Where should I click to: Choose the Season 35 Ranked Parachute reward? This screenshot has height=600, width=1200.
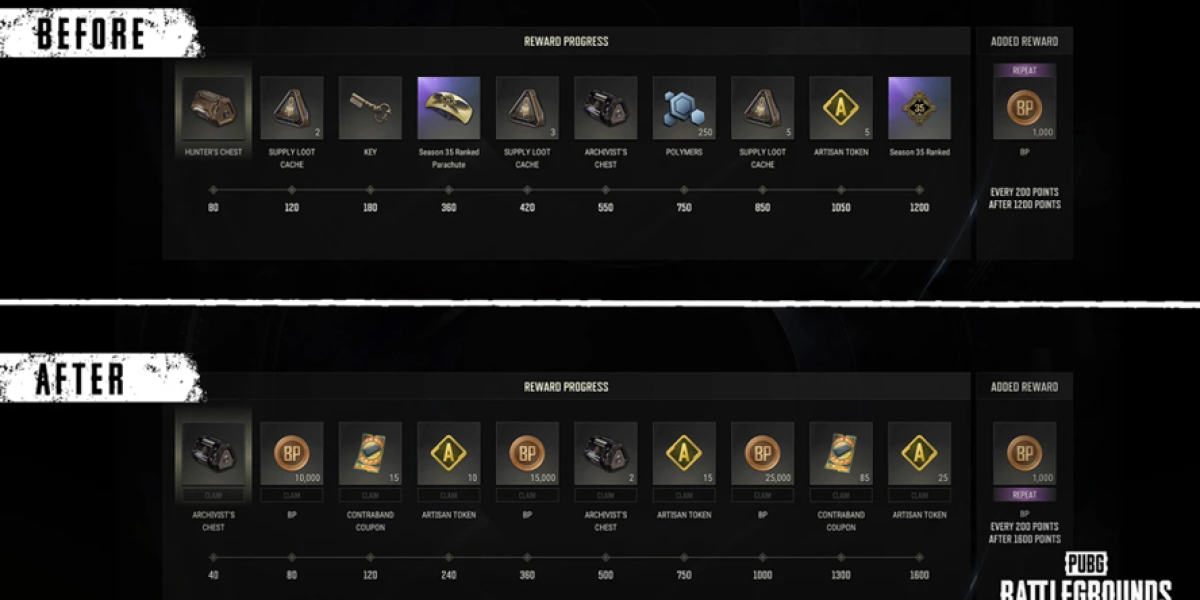coord(448,108)
